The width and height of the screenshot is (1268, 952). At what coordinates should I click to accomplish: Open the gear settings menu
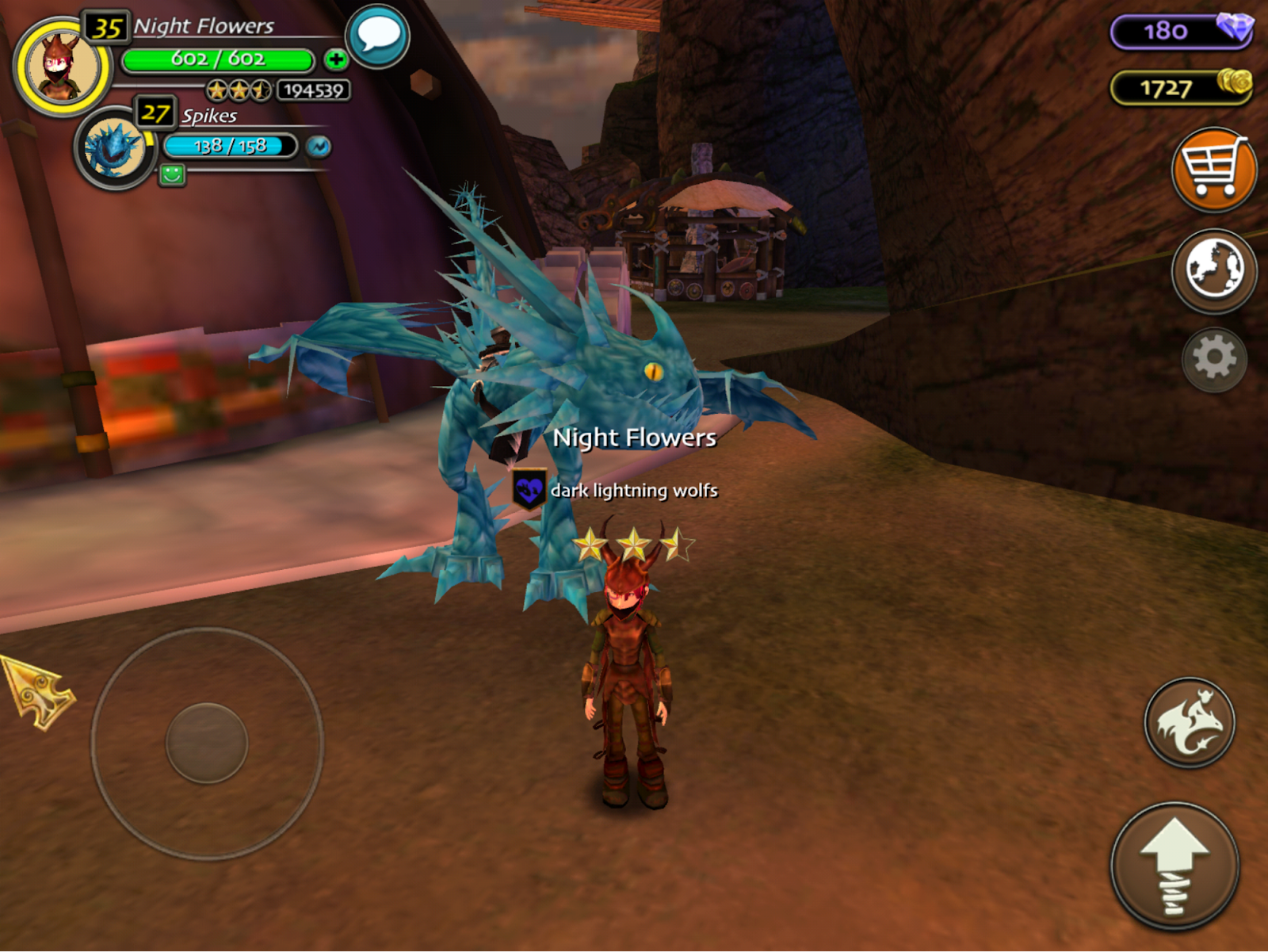pos(1214,359)
